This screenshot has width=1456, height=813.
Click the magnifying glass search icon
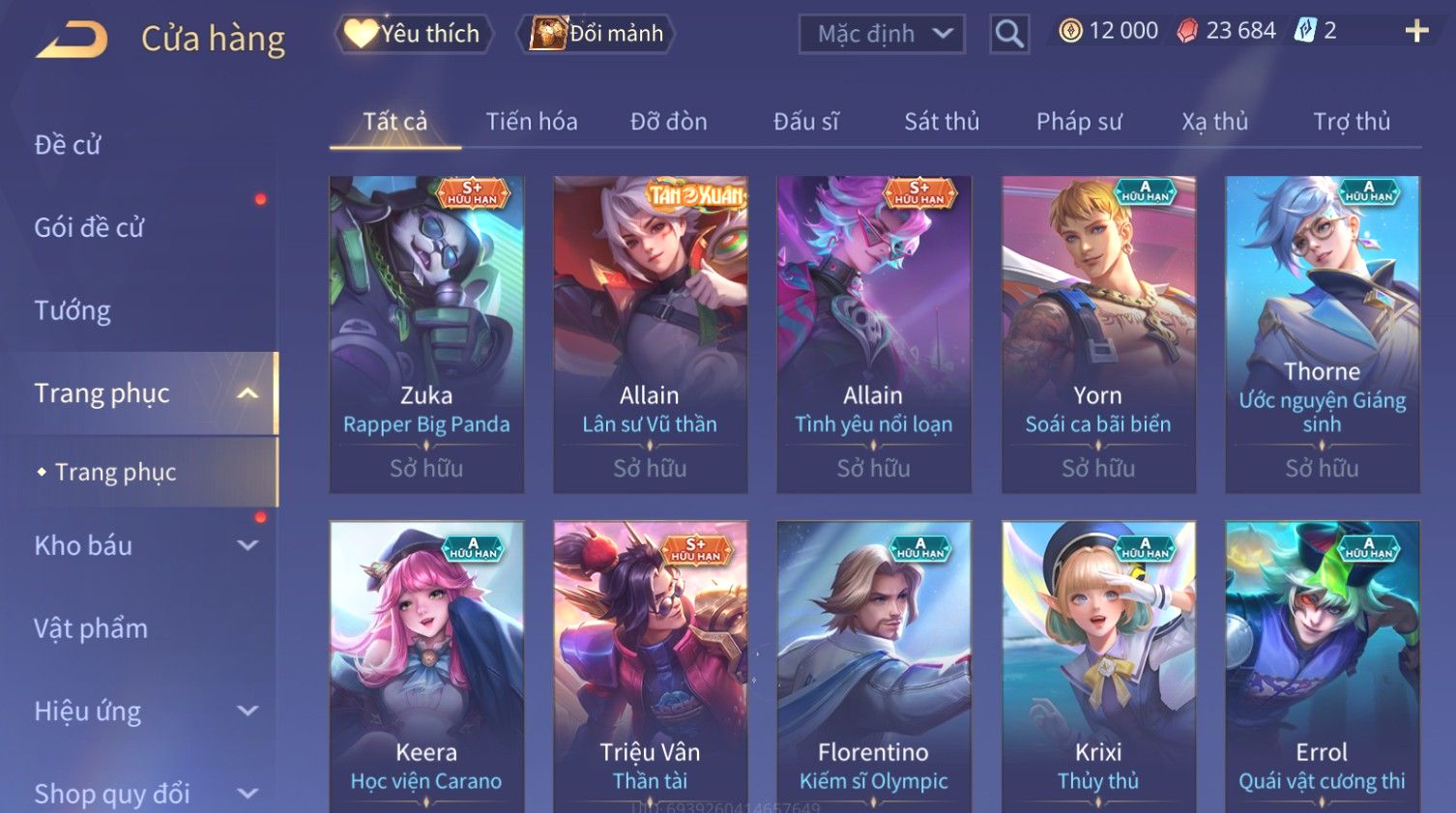(1008, 34)
